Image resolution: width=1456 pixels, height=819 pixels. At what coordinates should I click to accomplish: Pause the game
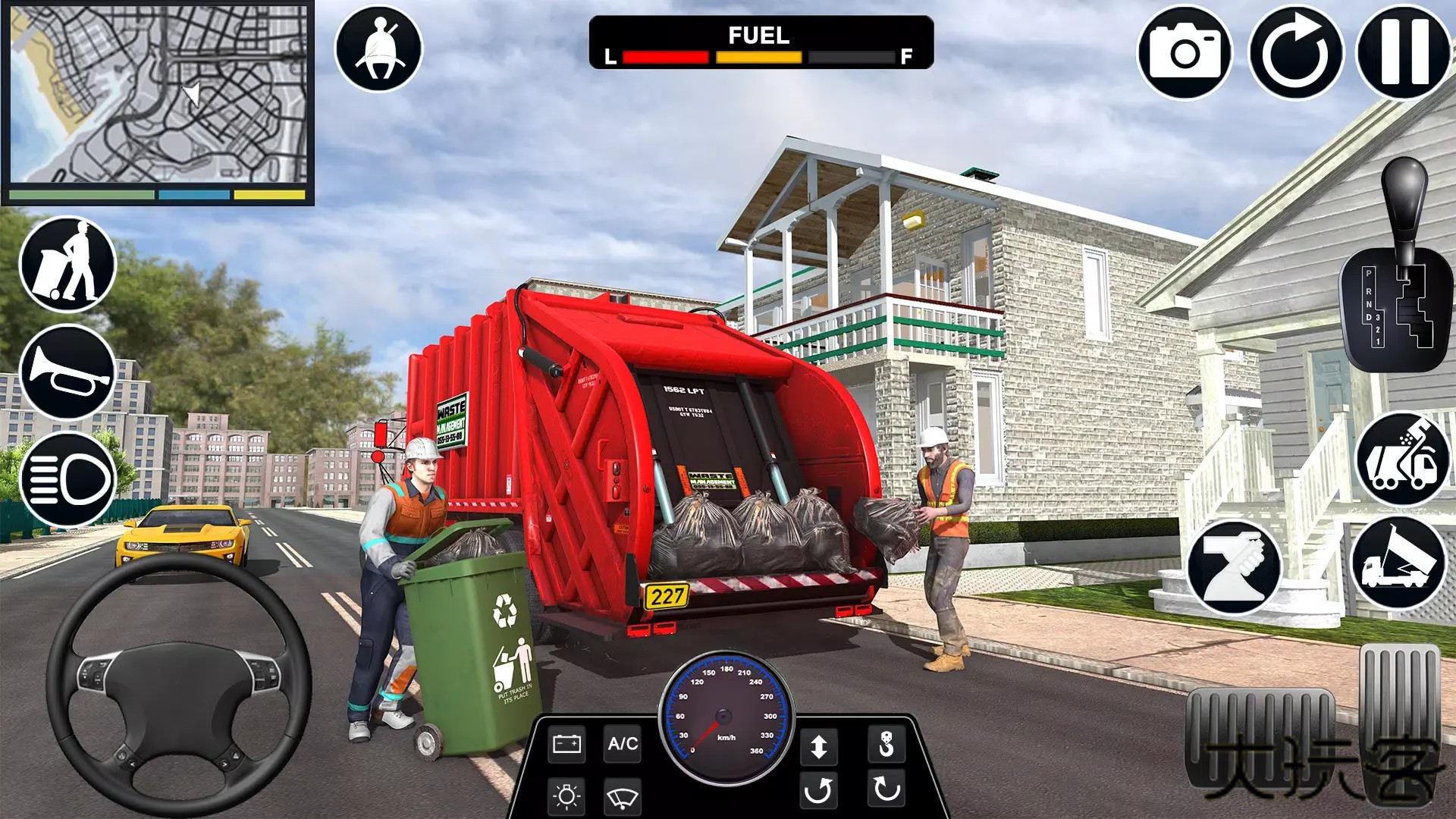tap(1401, 52)
